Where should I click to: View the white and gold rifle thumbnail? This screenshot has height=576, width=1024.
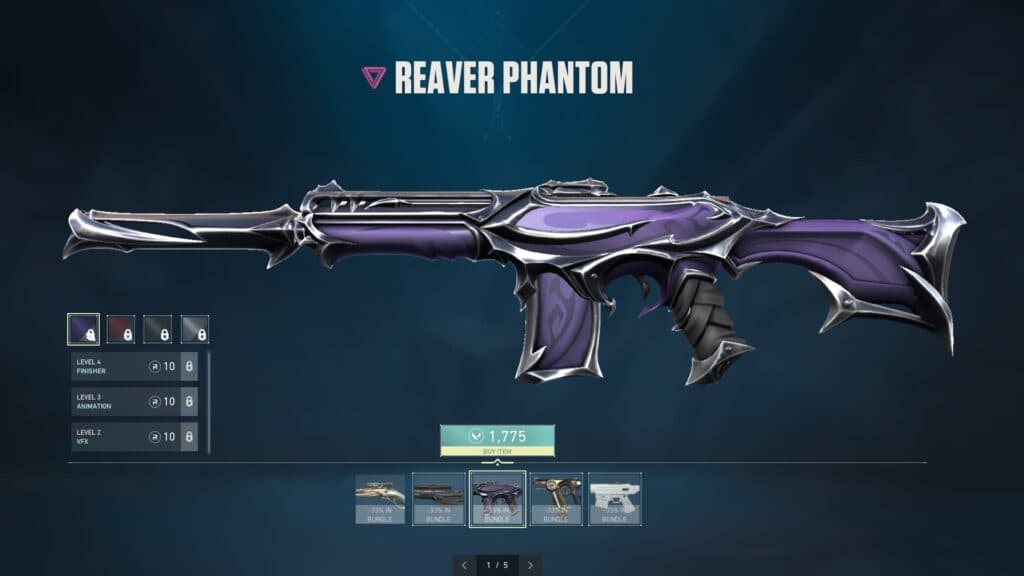click(381, 499)
